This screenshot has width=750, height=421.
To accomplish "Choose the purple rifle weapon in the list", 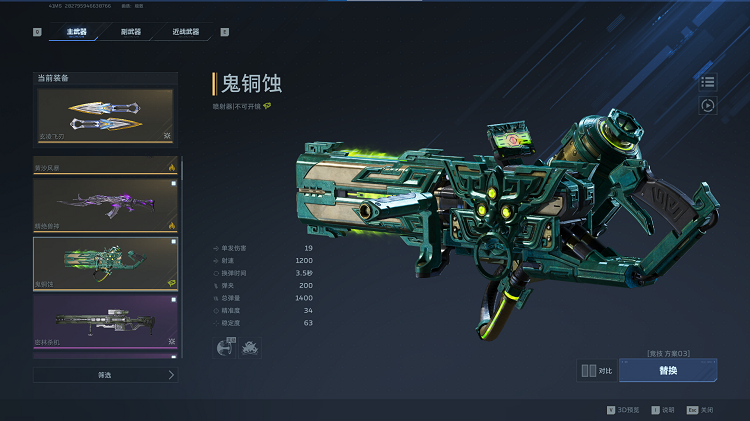I will pyautogui.click(x=105, y=204).
